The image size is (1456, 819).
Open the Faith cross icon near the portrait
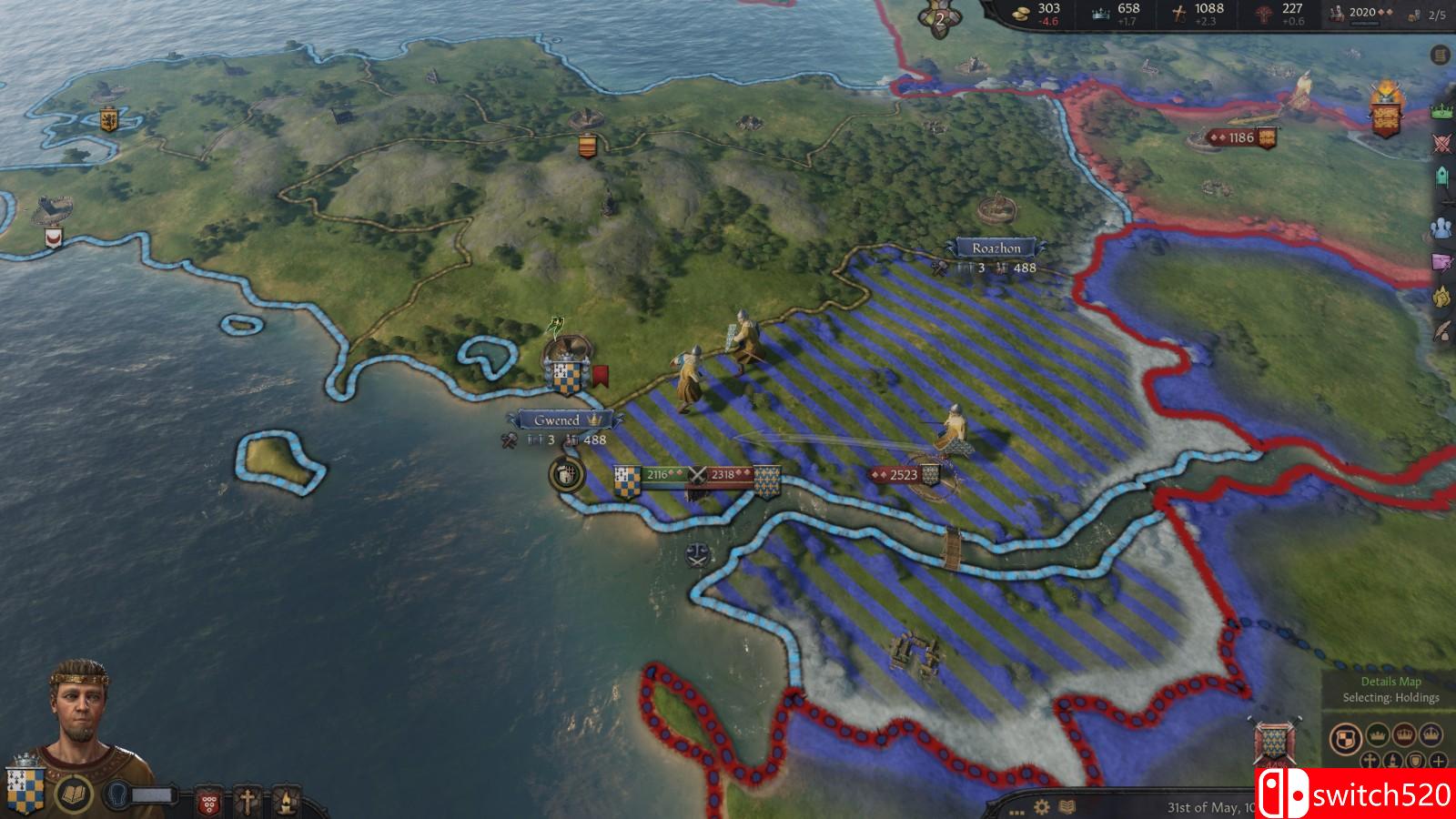(x=248, y=798)
